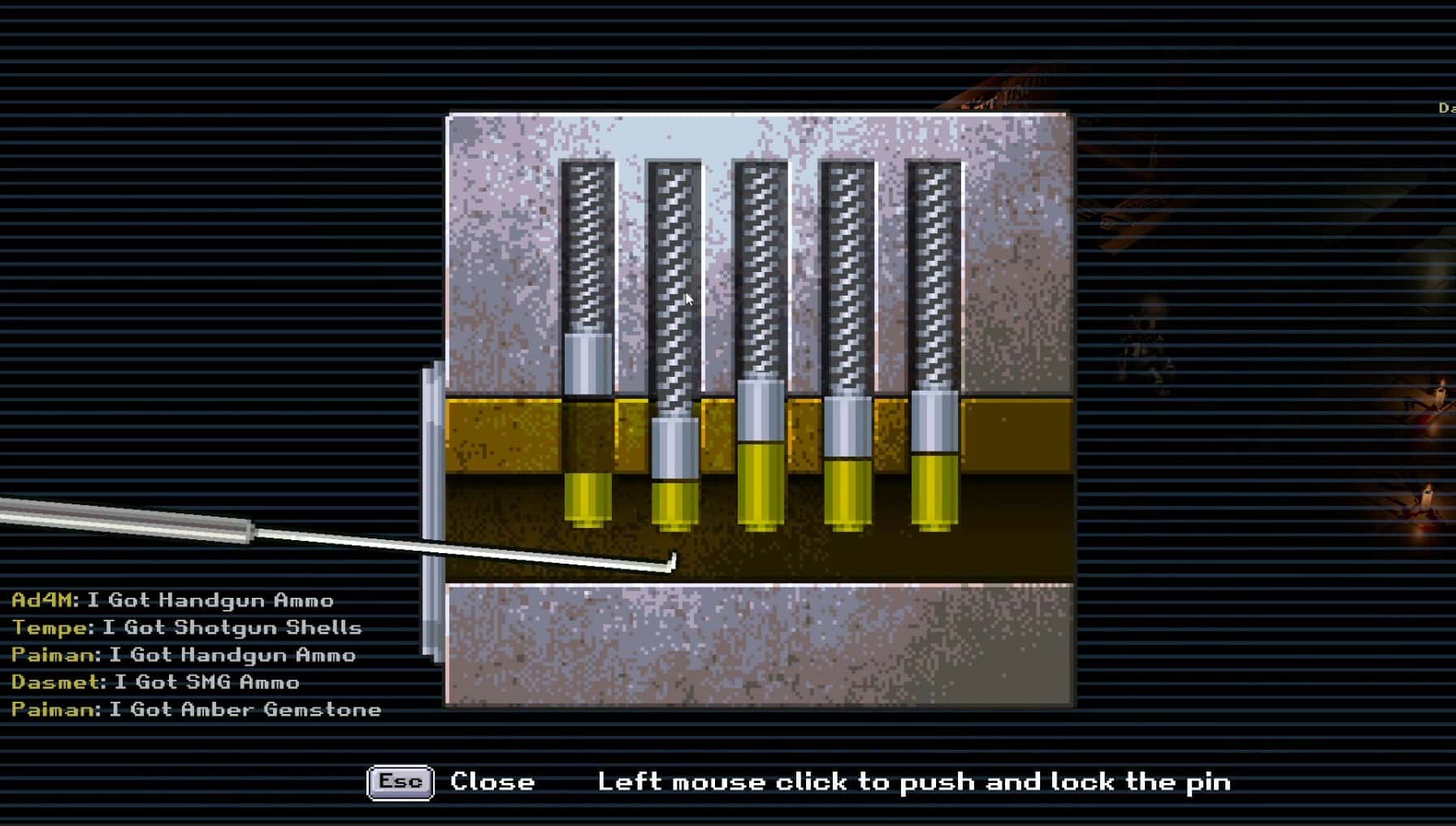Click Dasmet's SMG Ammo chat entry

155,682
